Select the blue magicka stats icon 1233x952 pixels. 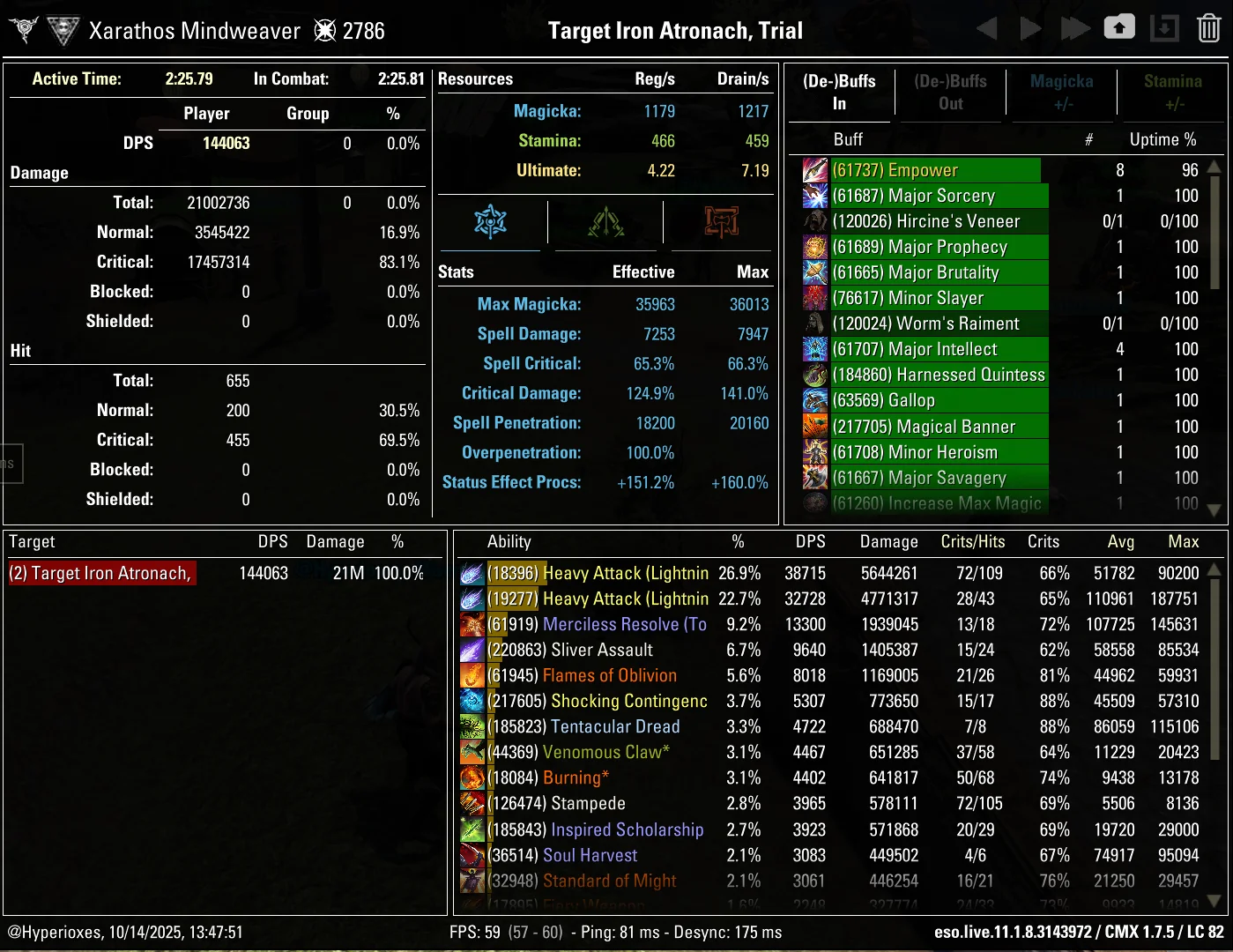click(x=490, y=223)
